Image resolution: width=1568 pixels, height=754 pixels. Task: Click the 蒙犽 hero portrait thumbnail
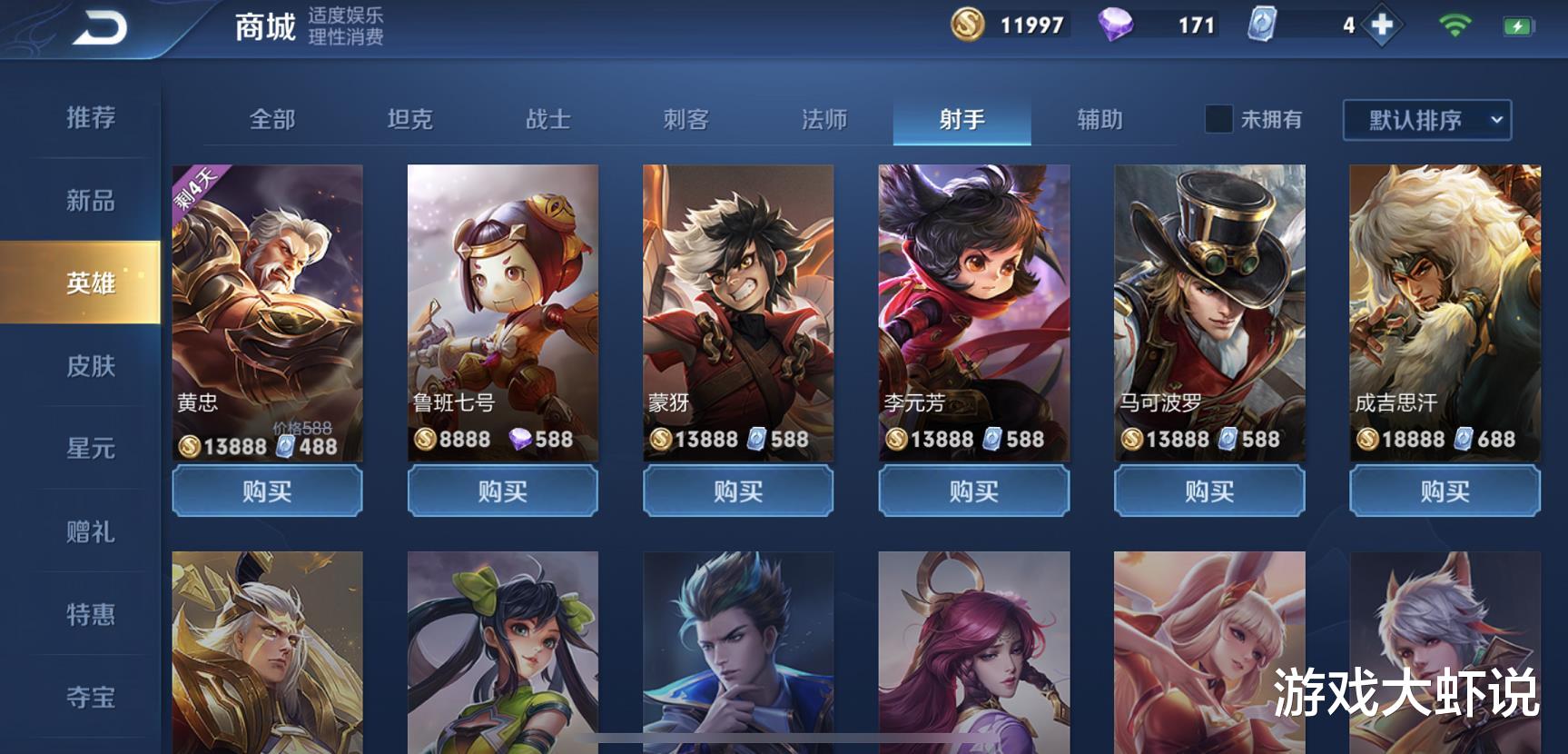pyautogui.click(x=737, y=300)
